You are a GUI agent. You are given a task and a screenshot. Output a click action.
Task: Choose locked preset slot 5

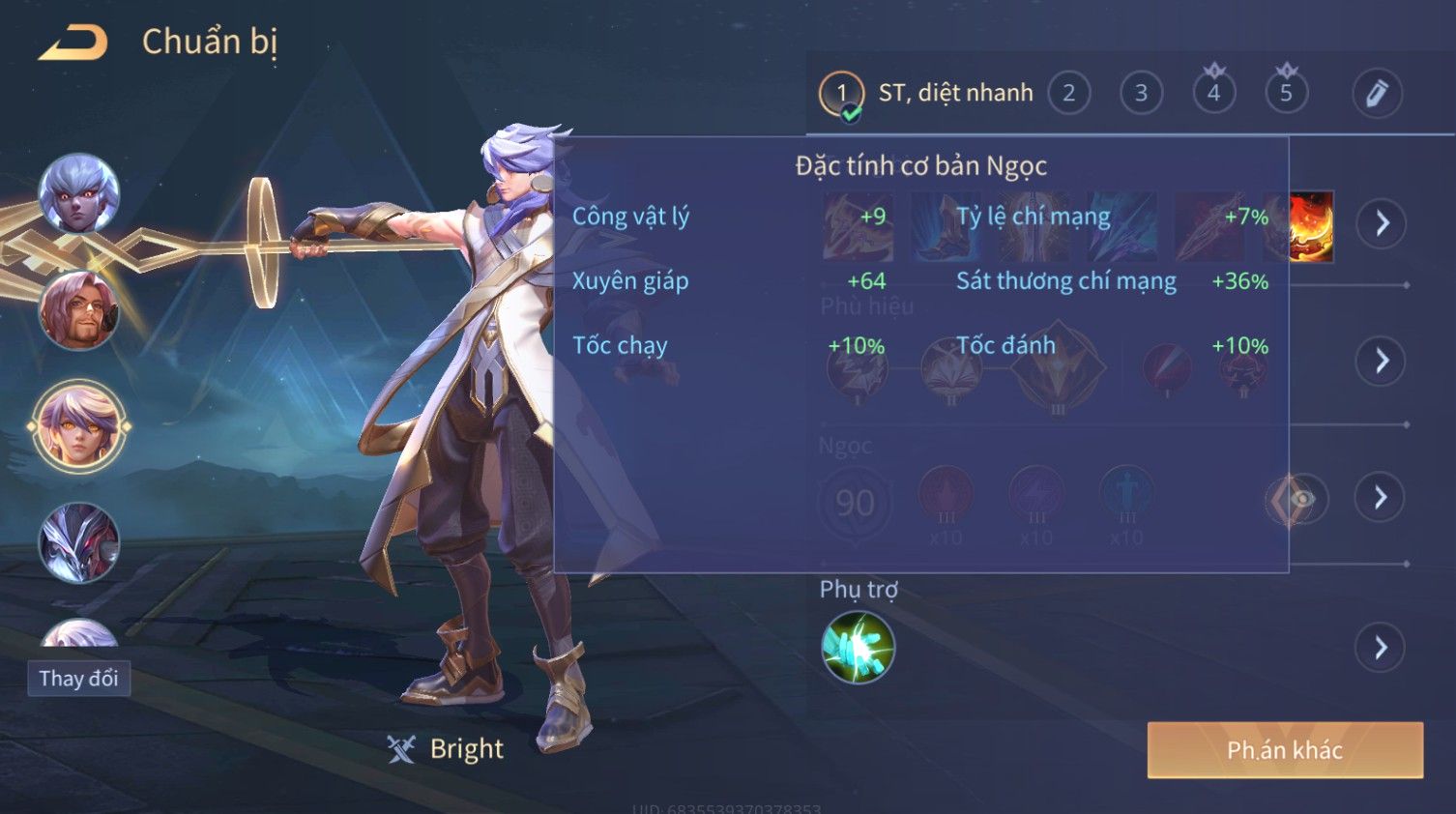coord(1286,94)
